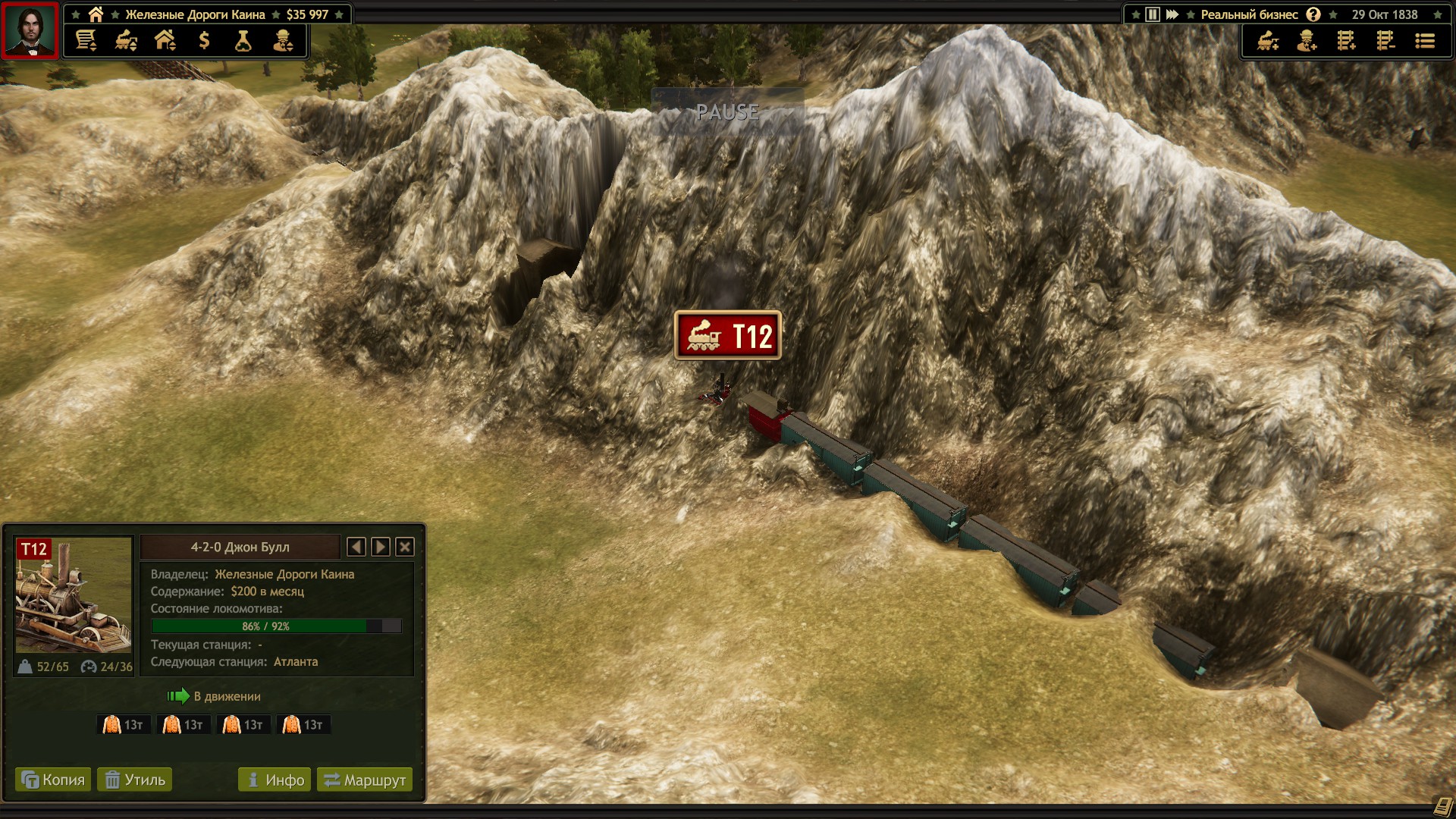Buy a new locomotive with plus icon
The width and height of the screenshot is (1456, 819).
[1268, 41]
